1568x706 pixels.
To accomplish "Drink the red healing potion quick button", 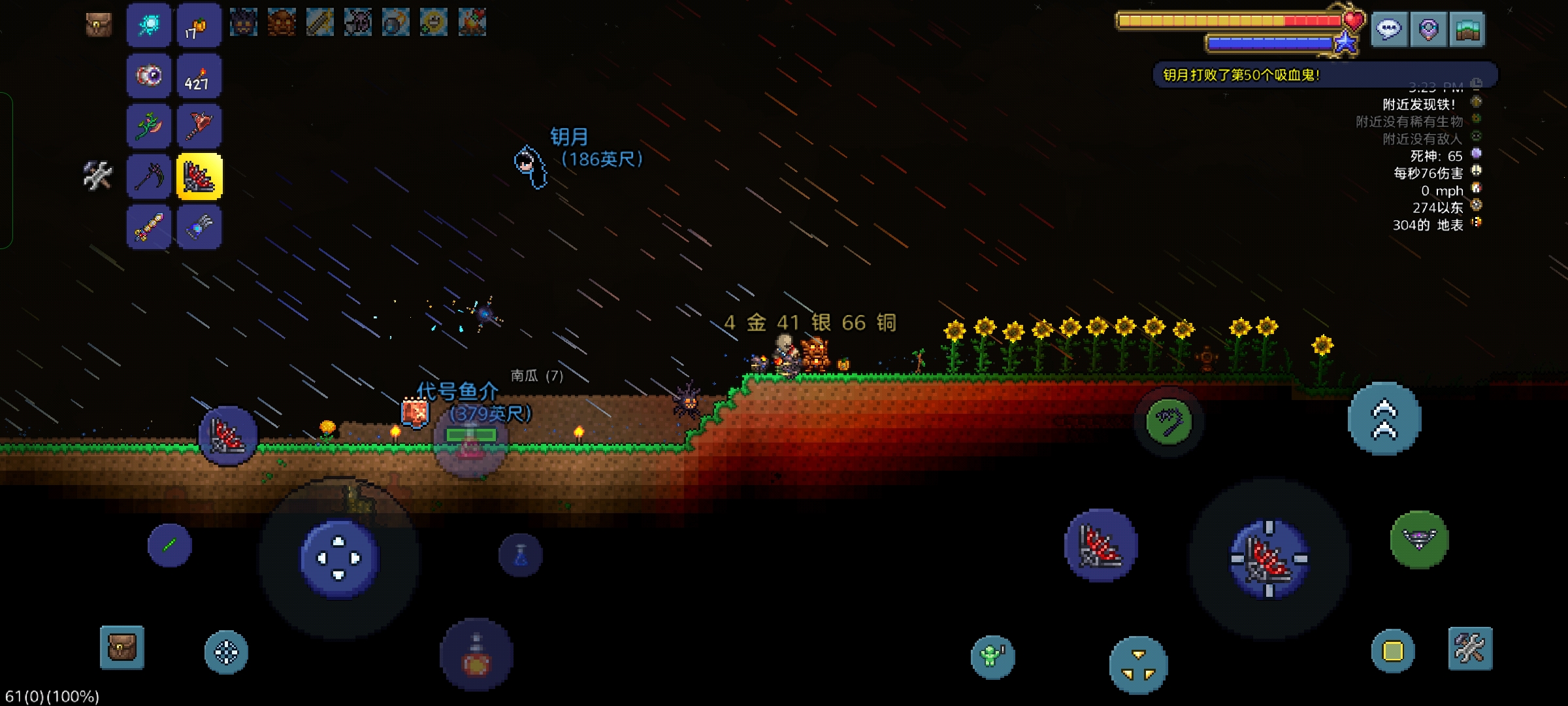I will click(x=476, y=655).
